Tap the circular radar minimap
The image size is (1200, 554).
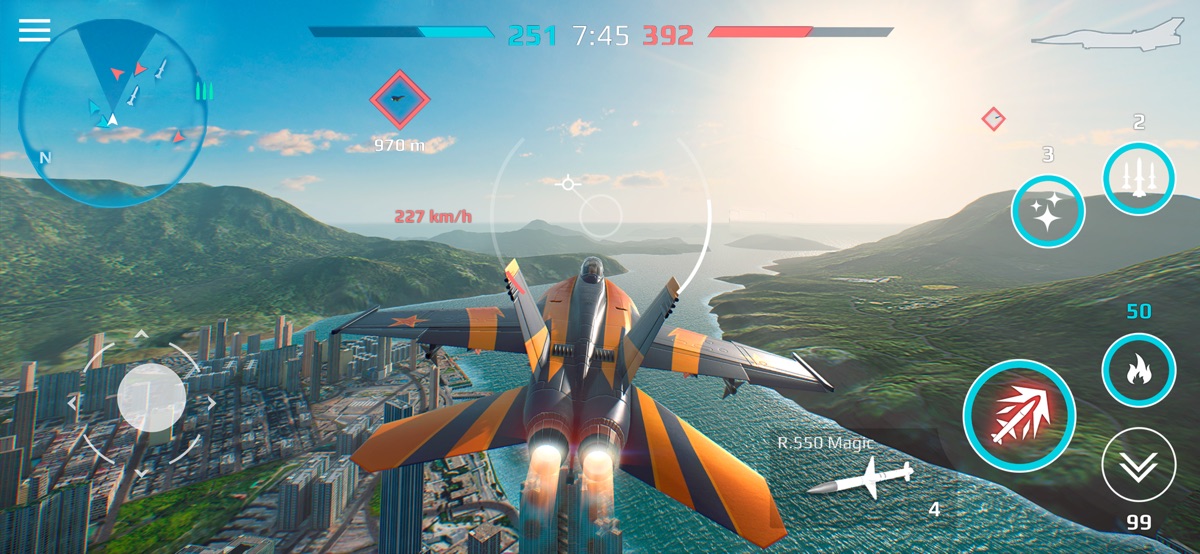pos(111,112)
